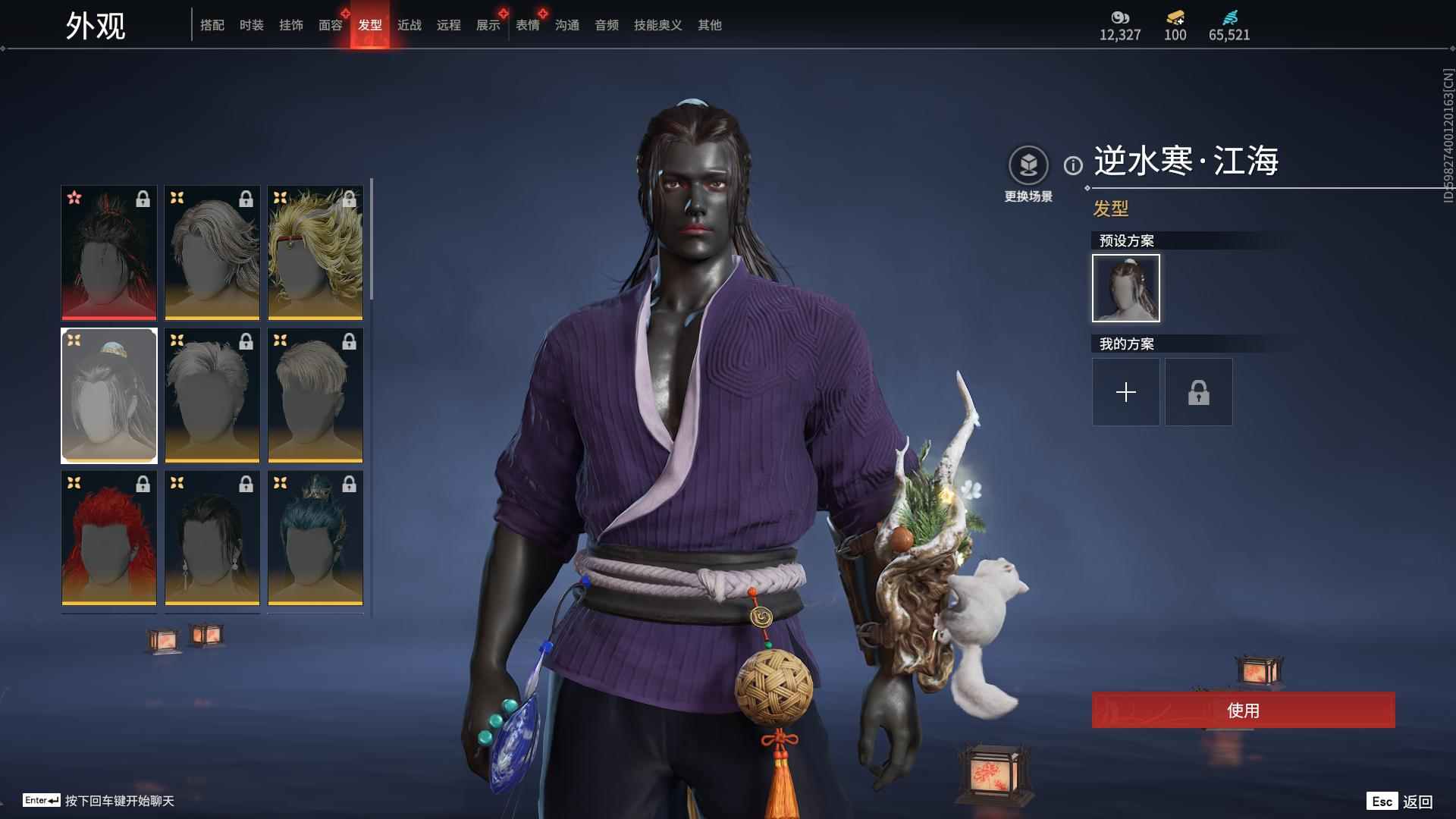
Task: Show the 展示 tab
Action: 488,25
